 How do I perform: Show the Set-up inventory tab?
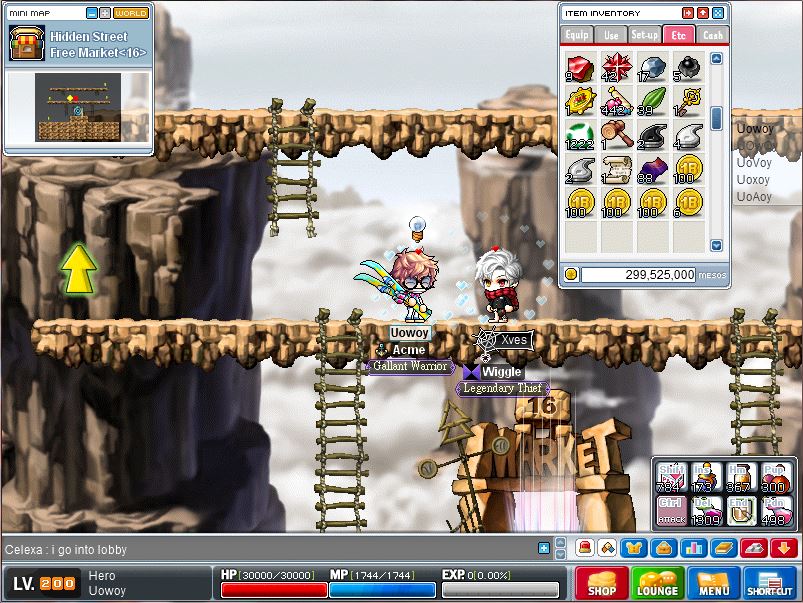click(644, 35)
